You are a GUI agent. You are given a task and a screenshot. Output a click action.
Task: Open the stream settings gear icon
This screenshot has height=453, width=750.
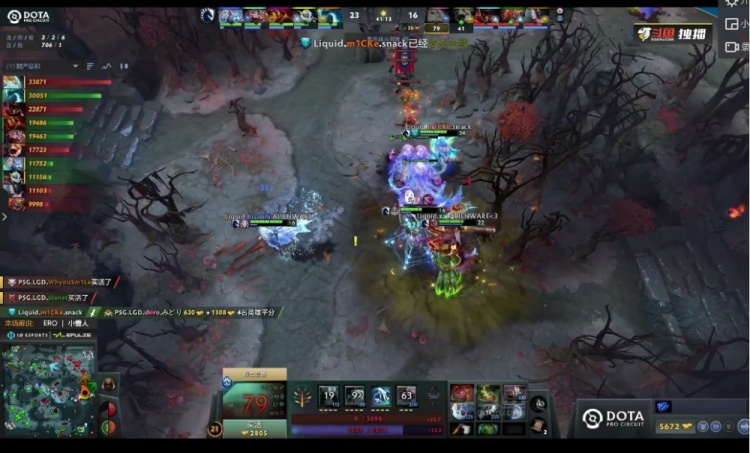(733, 5)
